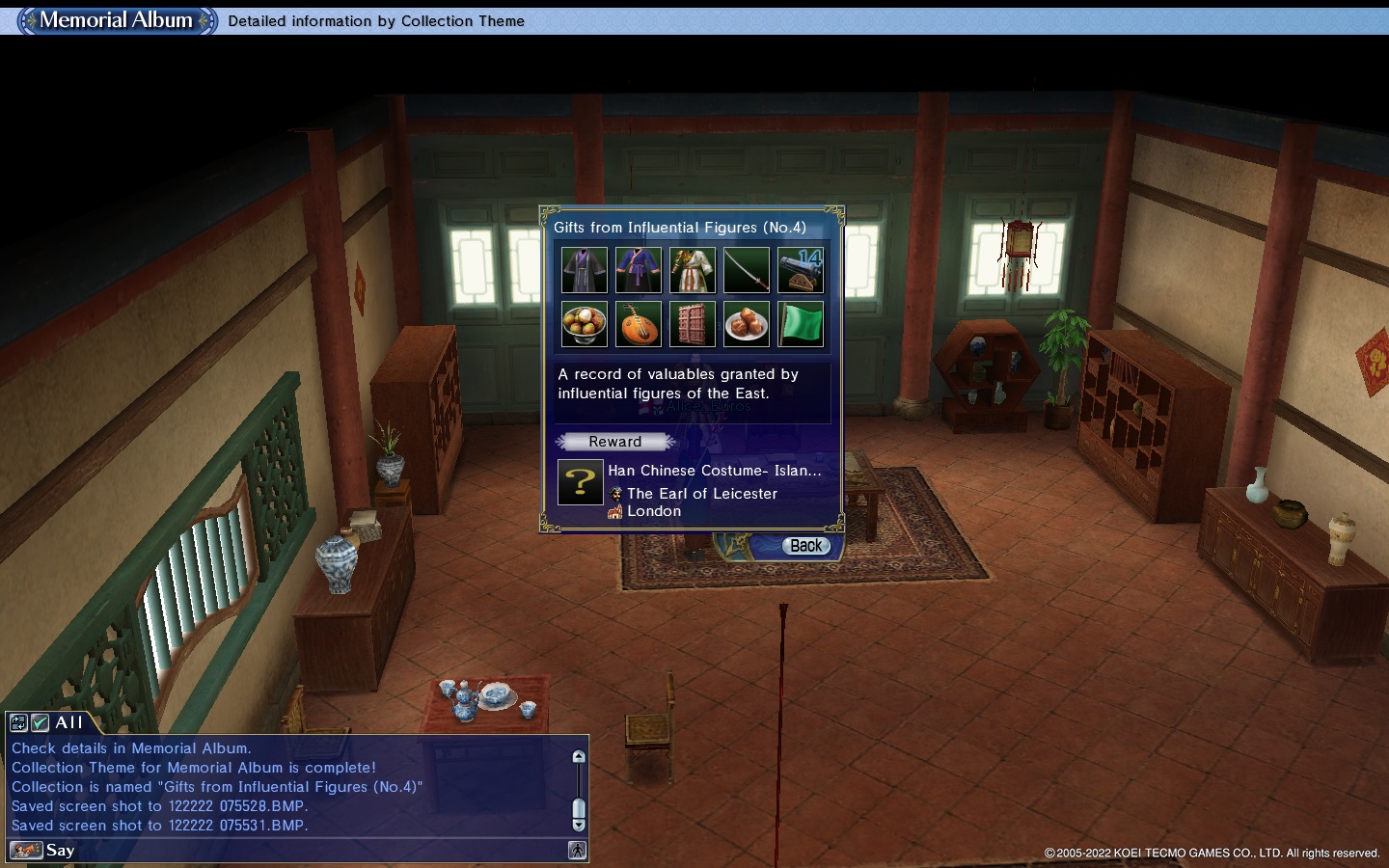Select the green flag item
Image resolution: width=1389 pixels, height=868 pixels.
pos(801,324)
